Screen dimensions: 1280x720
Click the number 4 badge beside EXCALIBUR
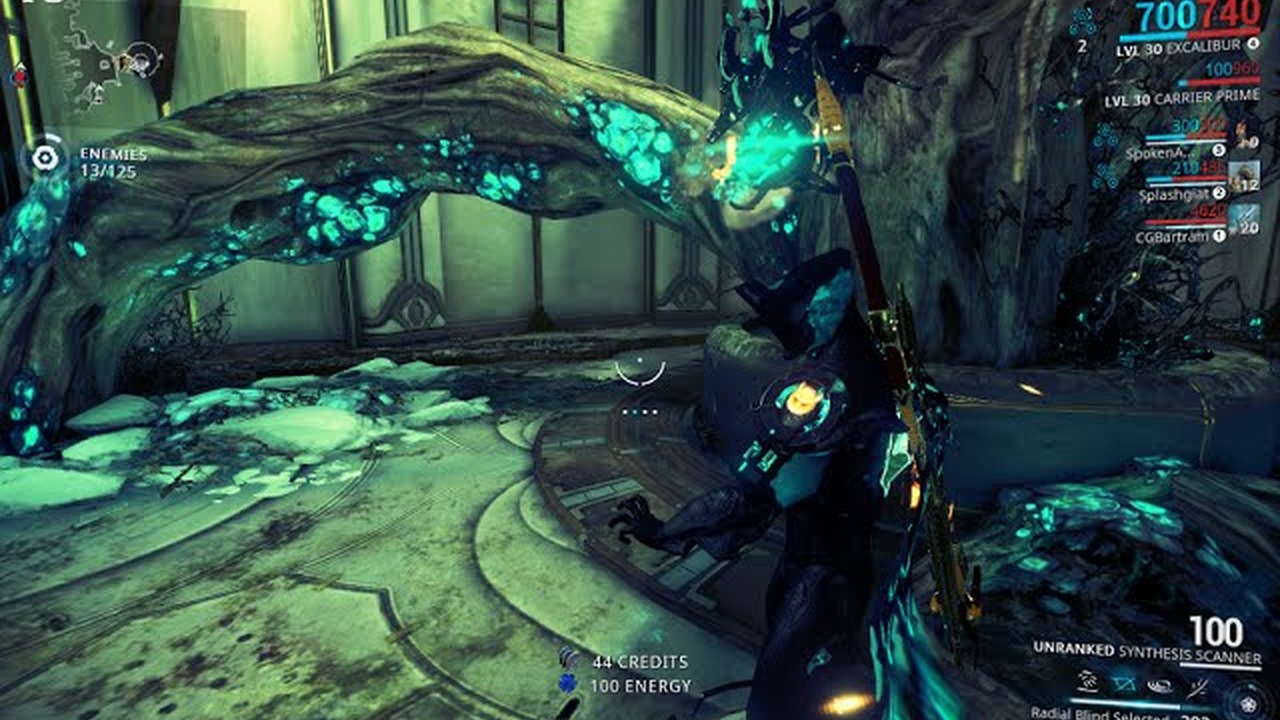point(1253,43)
